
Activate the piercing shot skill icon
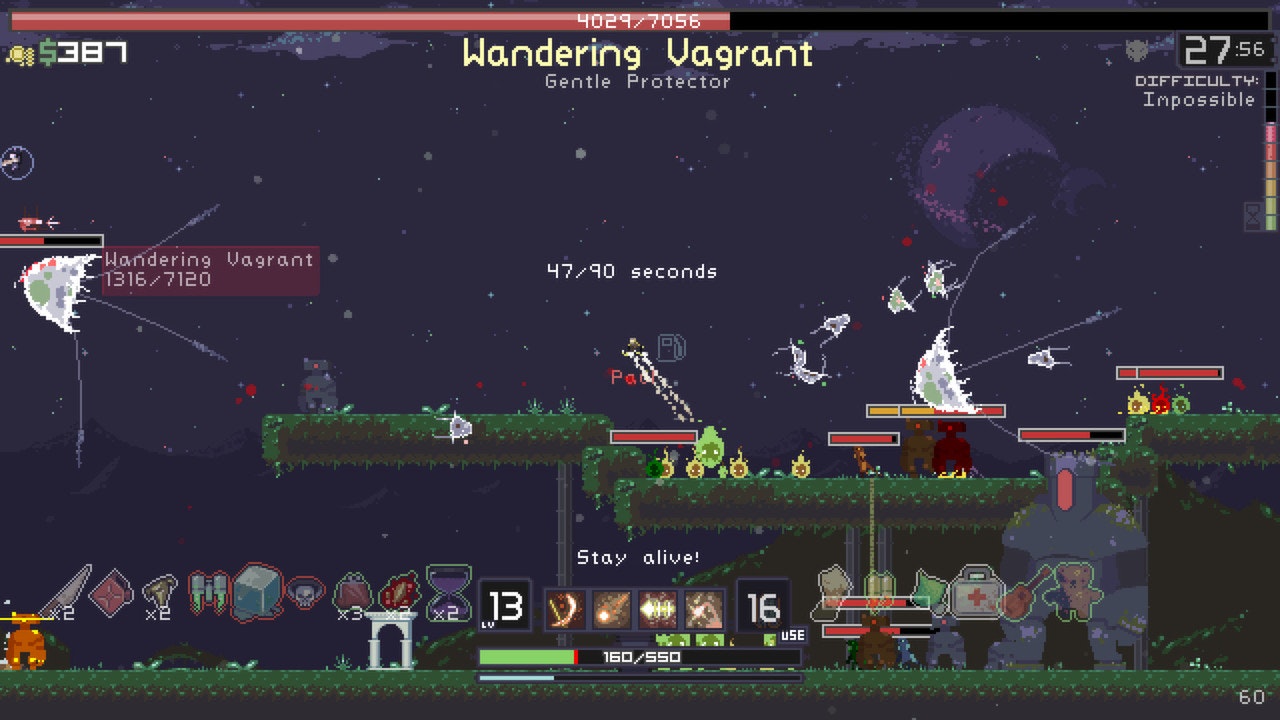[x=658, y=607]
